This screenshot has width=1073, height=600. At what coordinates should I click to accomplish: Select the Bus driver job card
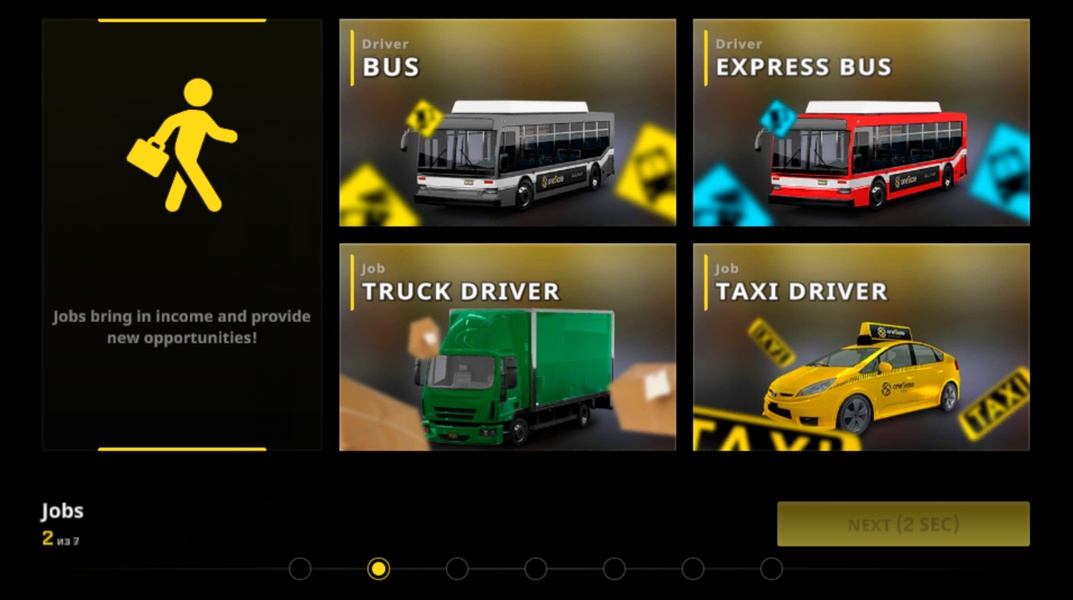tap(507, 122)
